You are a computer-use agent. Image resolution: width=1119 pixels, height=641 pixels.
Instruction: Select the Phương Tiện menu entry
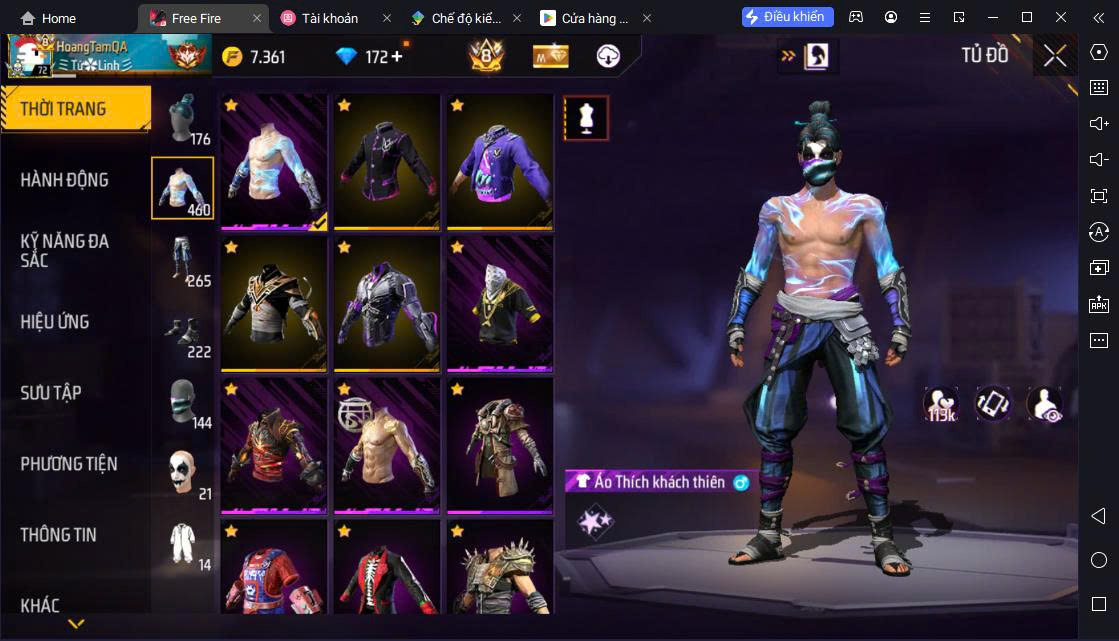(x=69, y=464)
